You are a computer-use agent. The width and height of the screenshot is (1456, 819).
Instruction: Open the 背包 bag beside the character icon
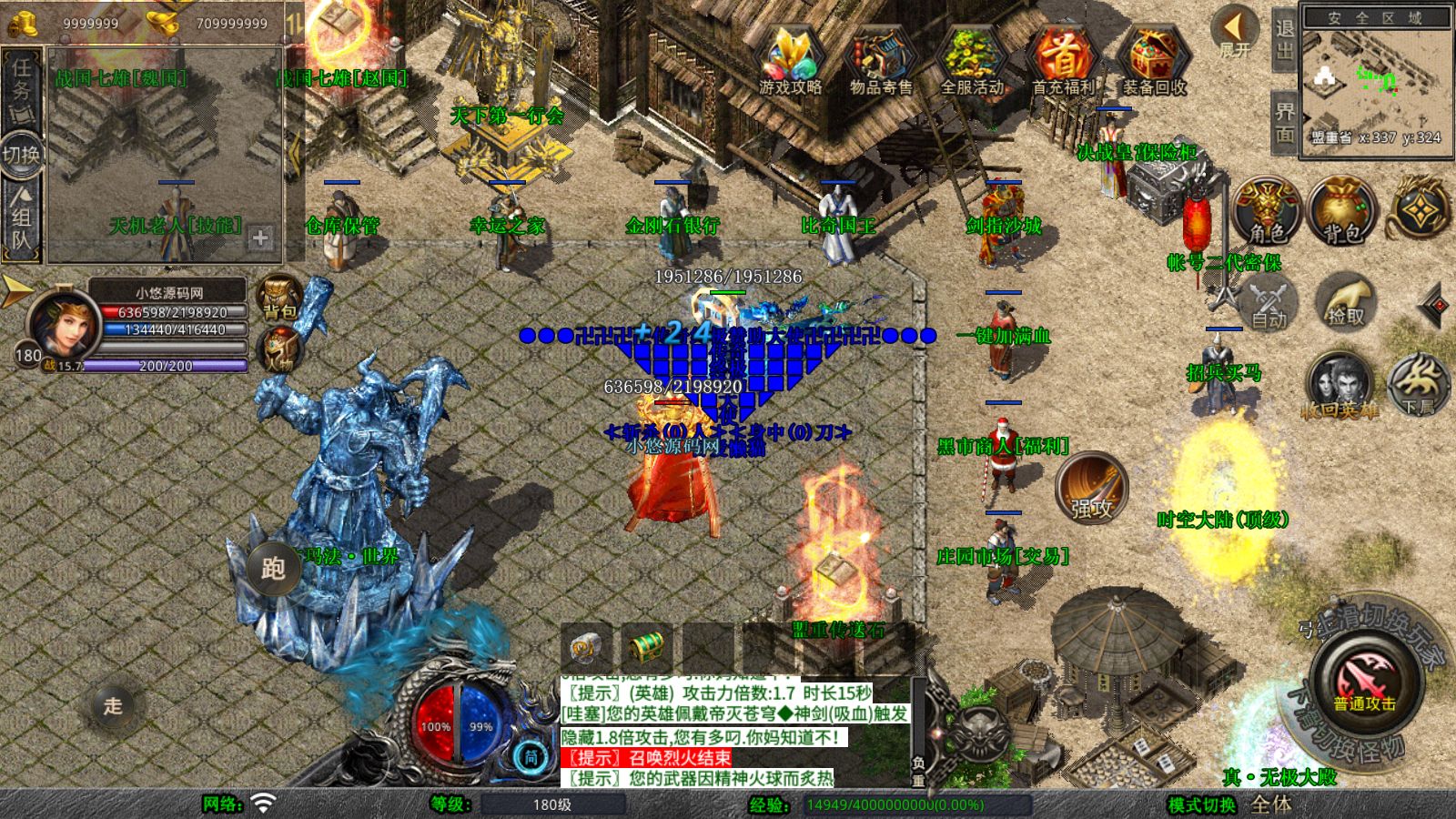pyautogui.click(x=1341, y=211)
